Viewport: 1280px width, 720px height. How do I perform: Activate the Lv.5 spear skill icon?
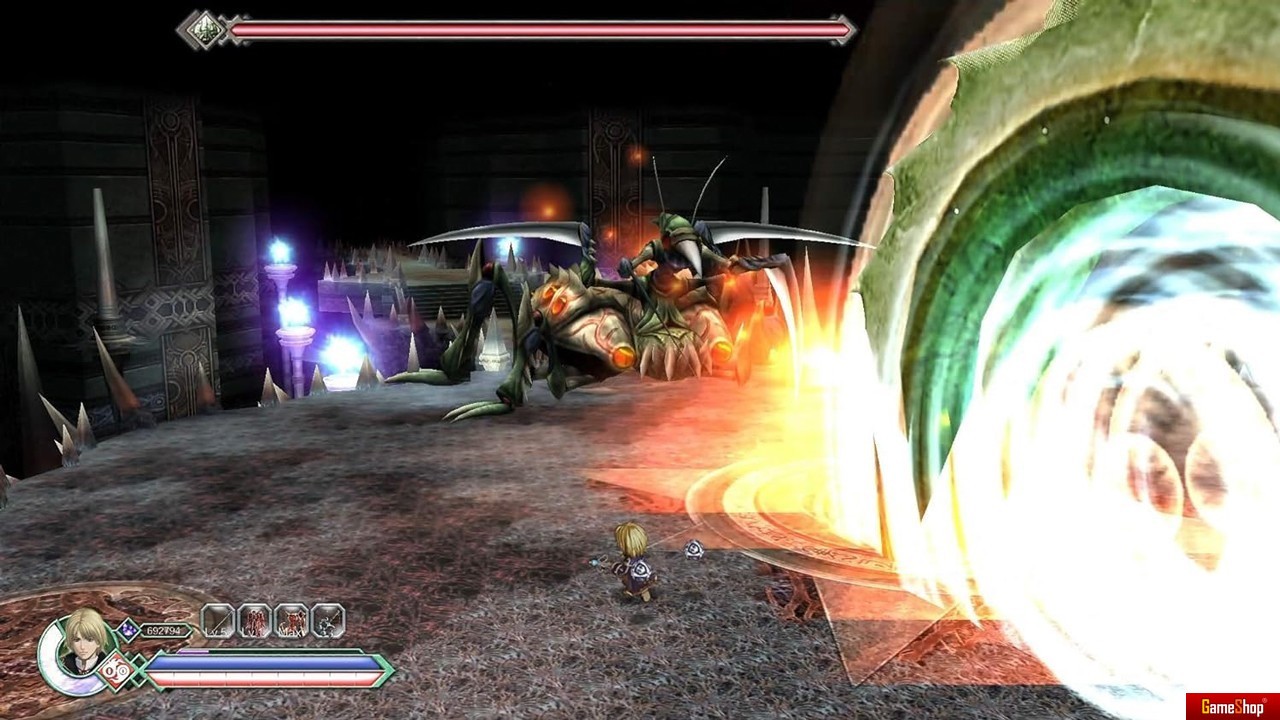coord(218,621)
